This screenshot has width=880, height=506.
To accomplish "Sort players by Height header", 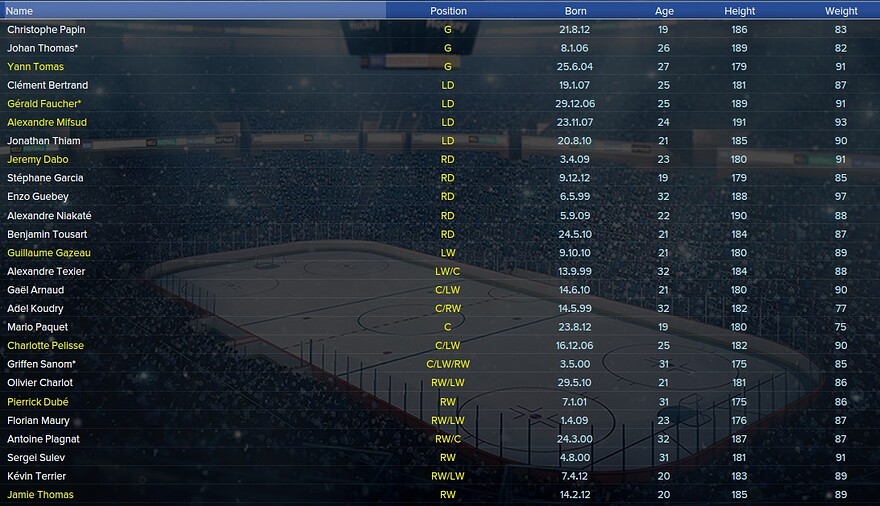I will [740, 11].
